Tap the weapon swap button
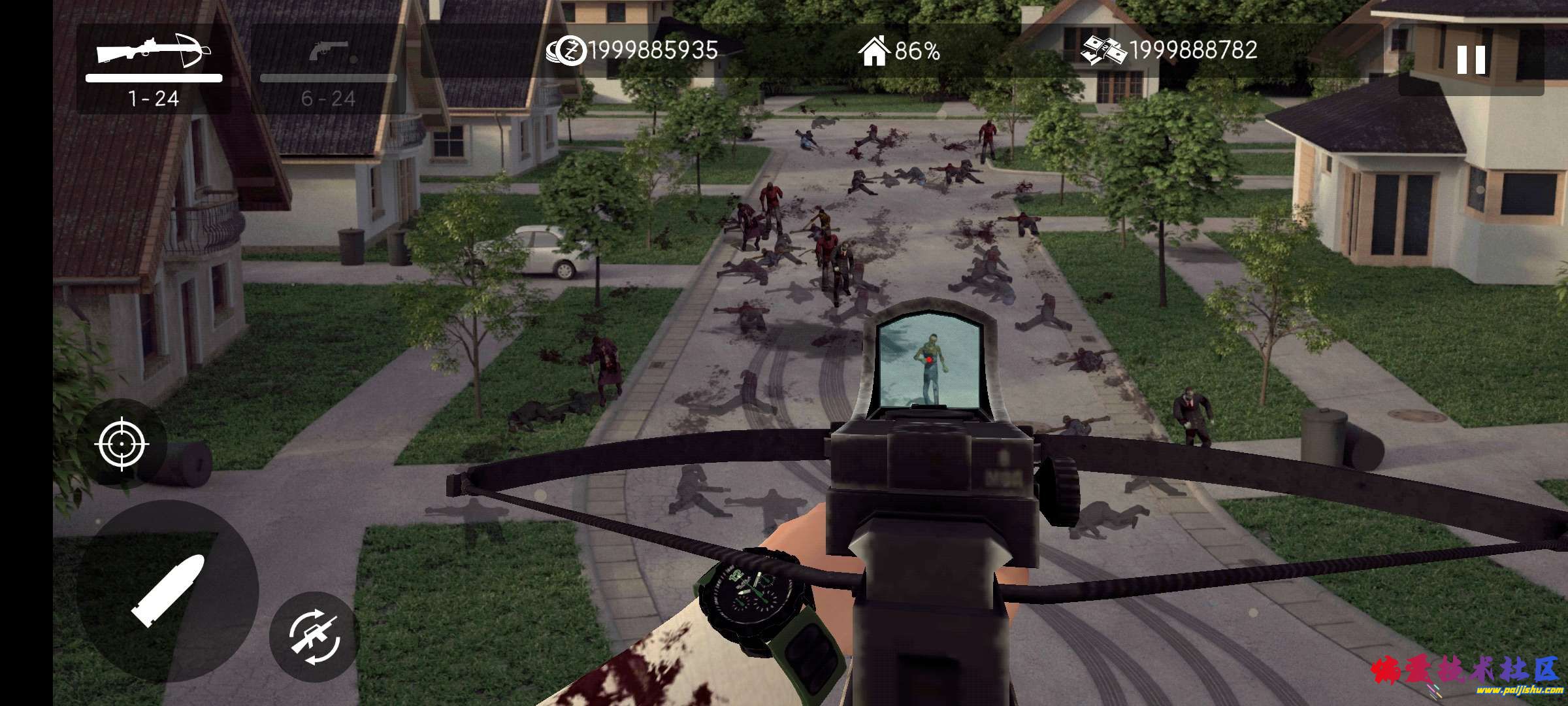 coord(314,636)
